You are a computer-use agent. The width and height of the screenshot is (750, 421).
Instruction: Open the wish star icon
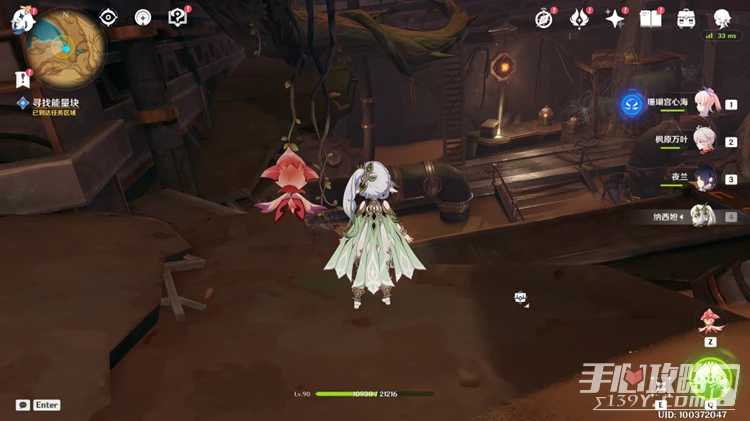(x=615, y=18)
